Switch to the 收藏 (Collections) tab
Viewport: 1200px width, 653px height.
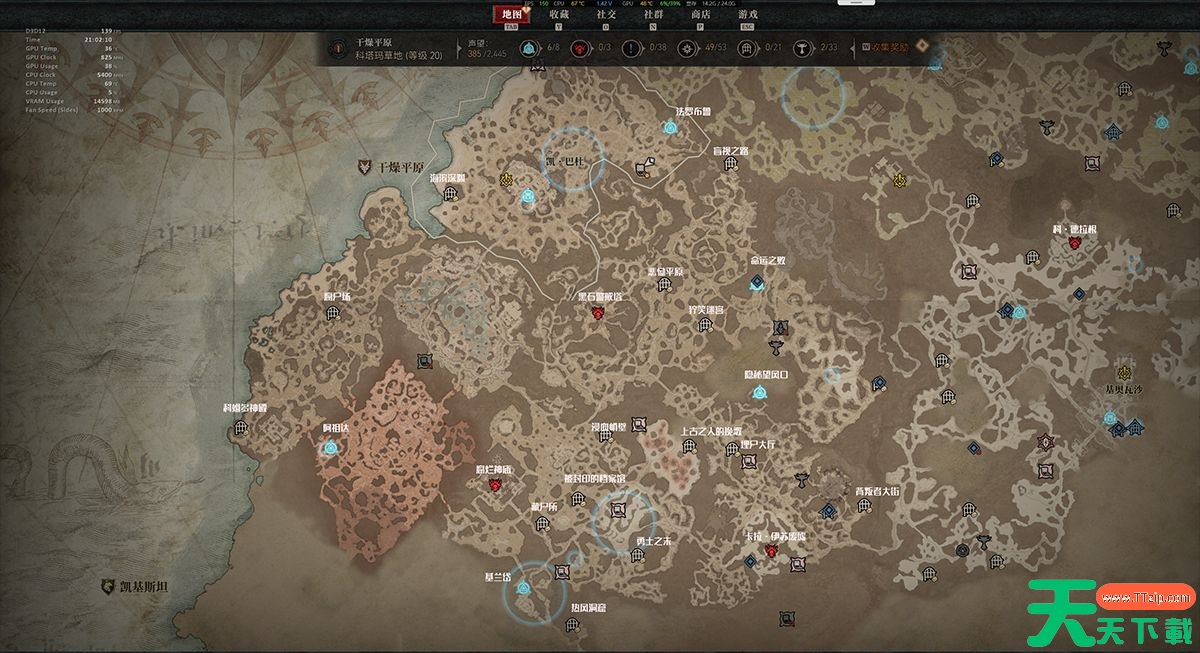point(559,15)
